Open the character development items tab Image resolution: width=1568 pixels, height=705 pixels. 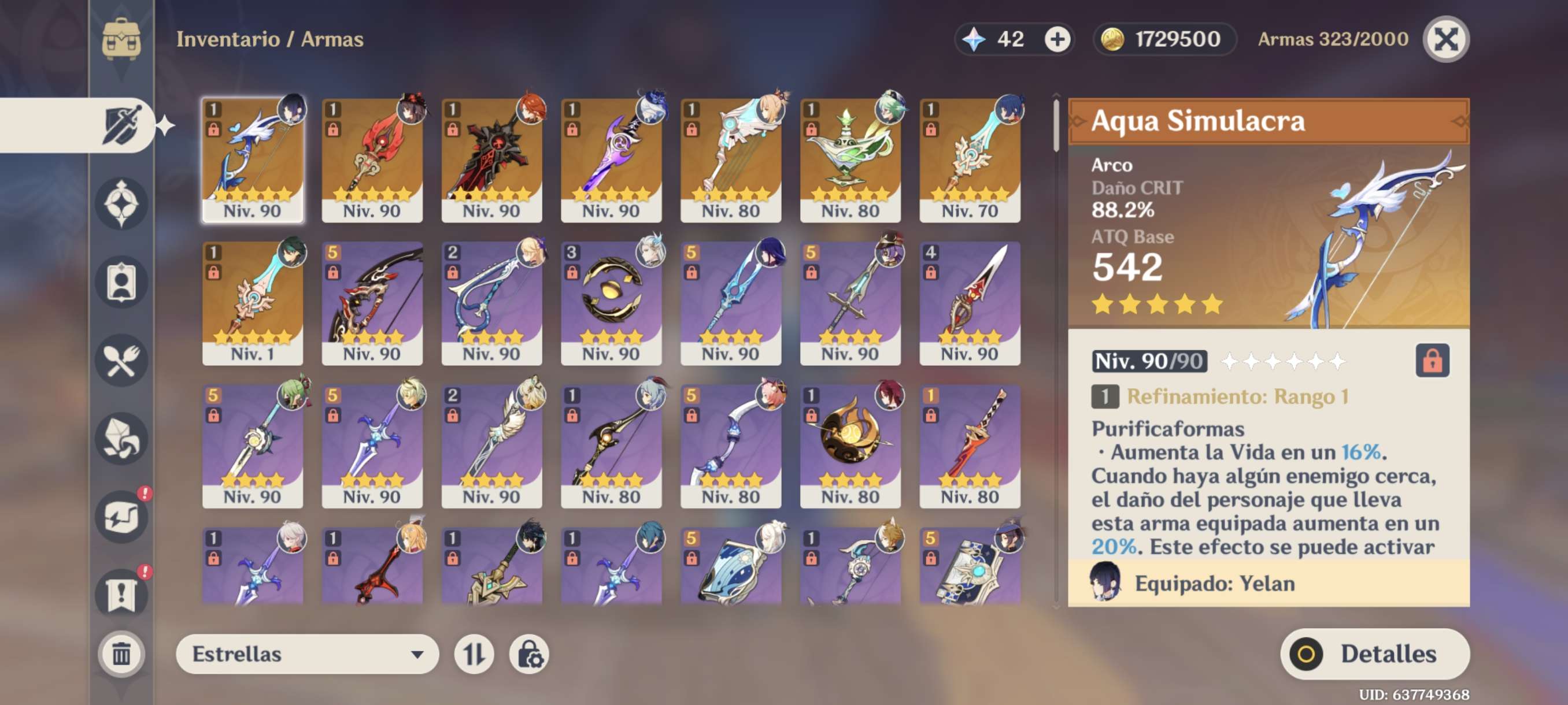122,282
